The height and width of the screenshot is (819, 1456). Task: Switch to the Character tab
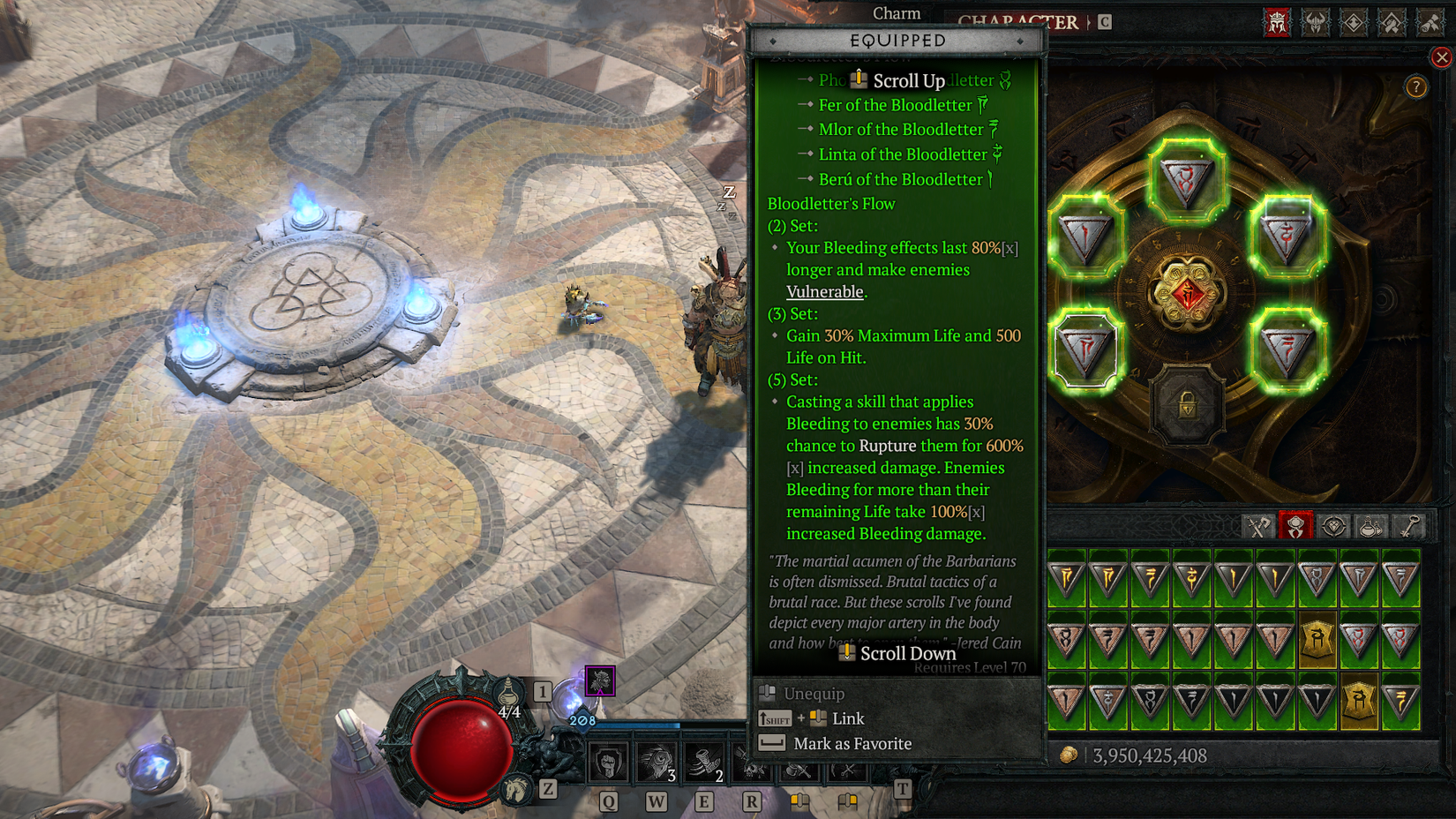tap(1018, 19)
